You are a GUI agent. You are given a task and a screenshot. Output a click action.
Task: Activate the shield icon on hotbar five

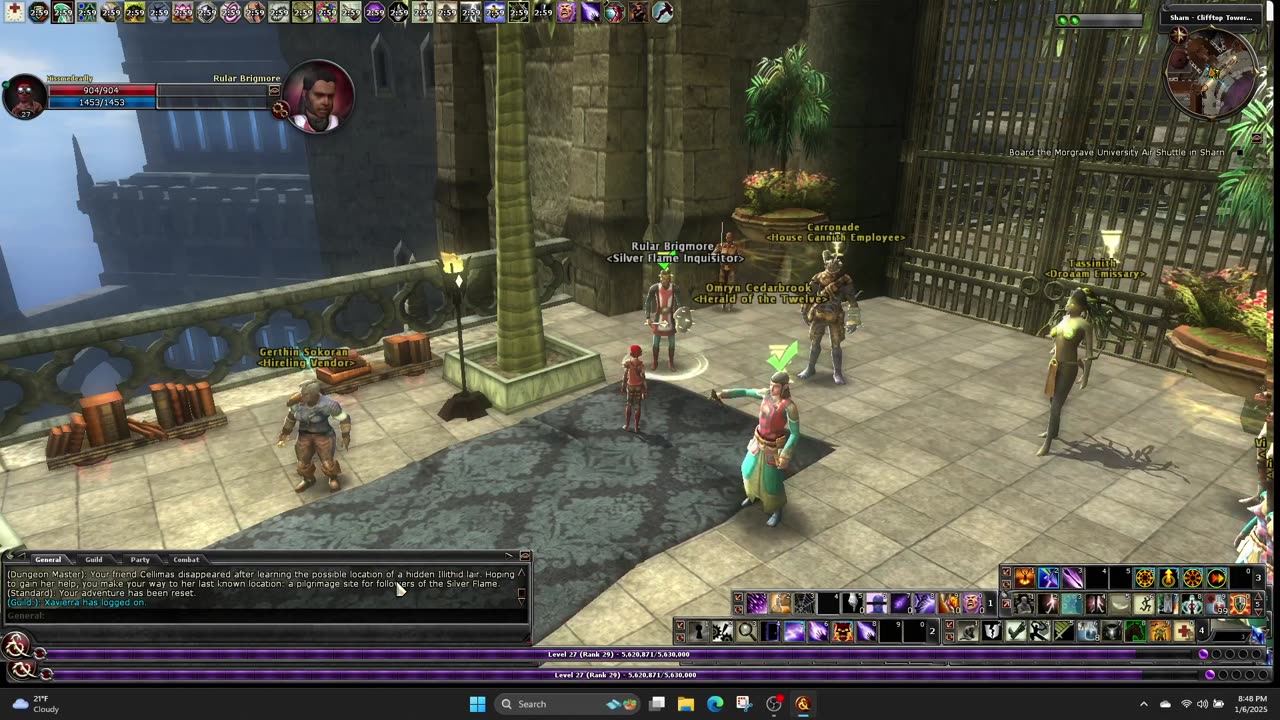coord(1240,604)
